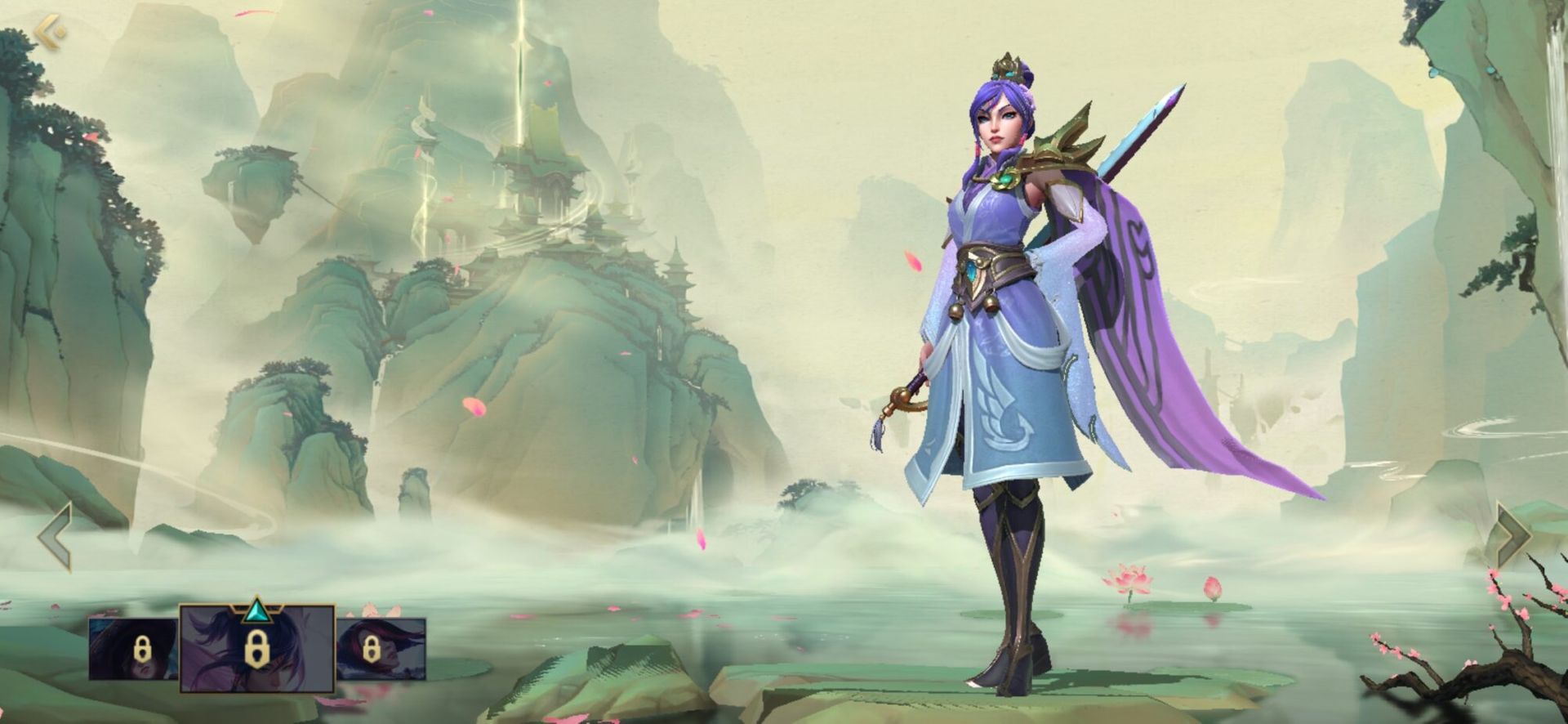Click the padlock icon on the left skin thumbnail
1568x724 pixels.
pyautogui.click(x=143, y=649)
